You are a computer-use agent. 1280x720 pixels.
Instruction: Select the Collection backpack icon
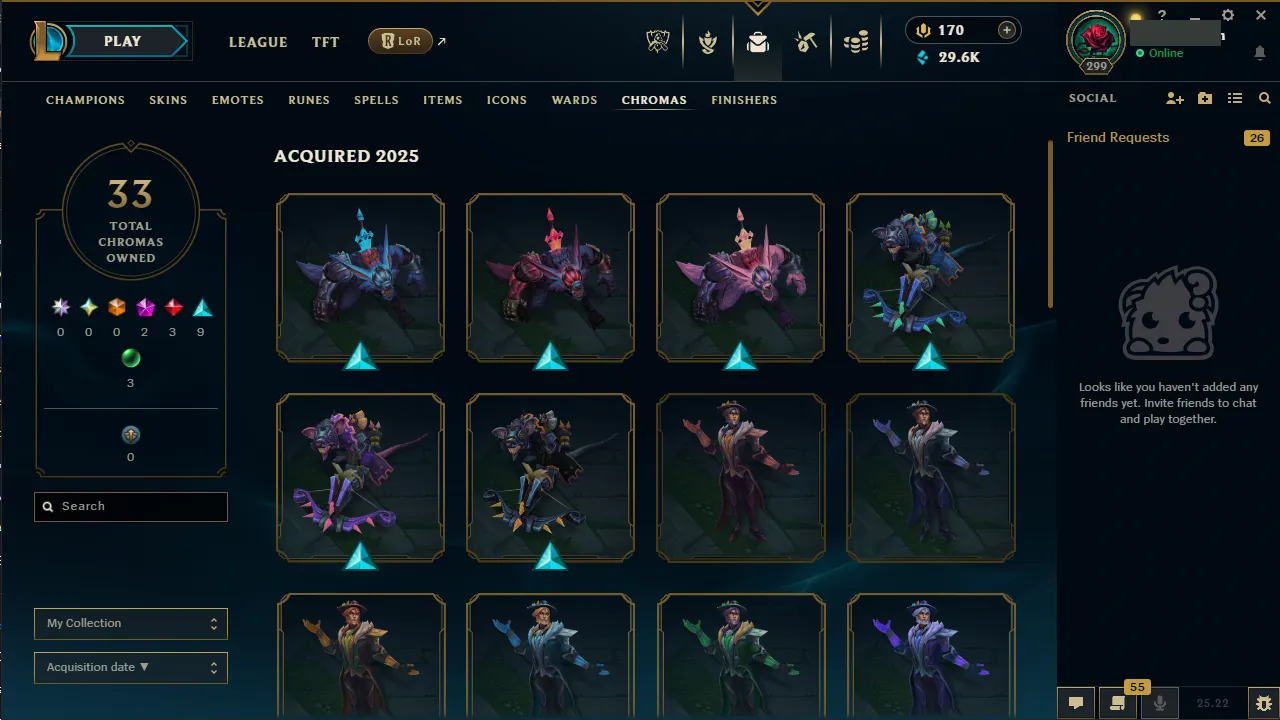pos(757,42)
